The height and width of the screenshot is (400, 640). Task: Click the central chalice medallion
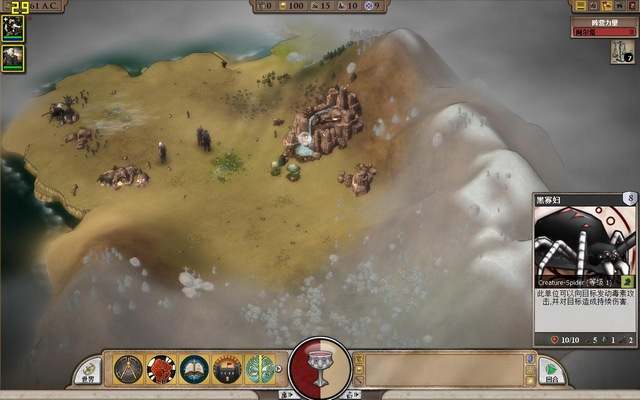tap(320, 369)
